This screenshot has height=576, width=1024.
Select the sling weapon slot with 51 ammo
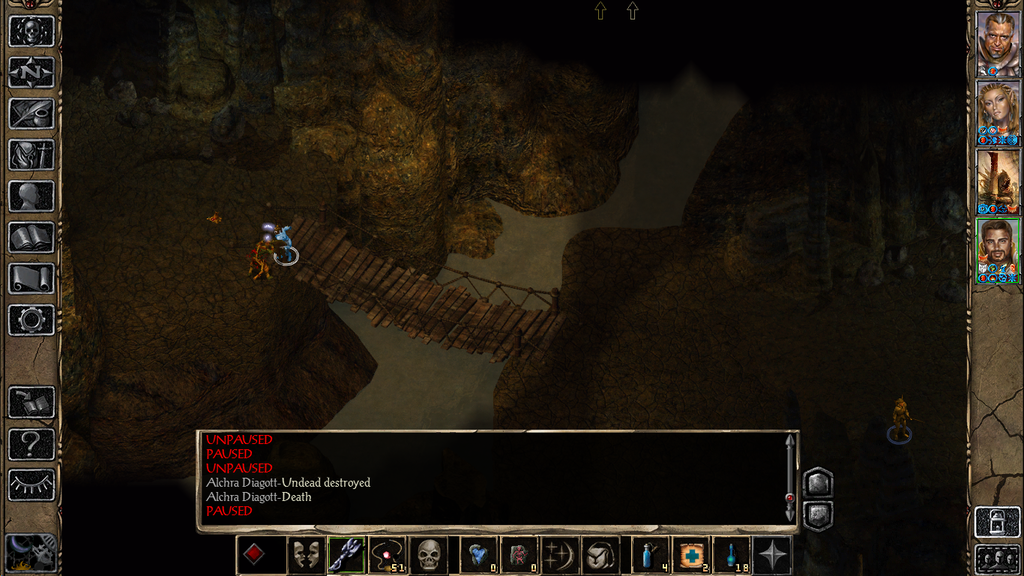coord(386,555)
